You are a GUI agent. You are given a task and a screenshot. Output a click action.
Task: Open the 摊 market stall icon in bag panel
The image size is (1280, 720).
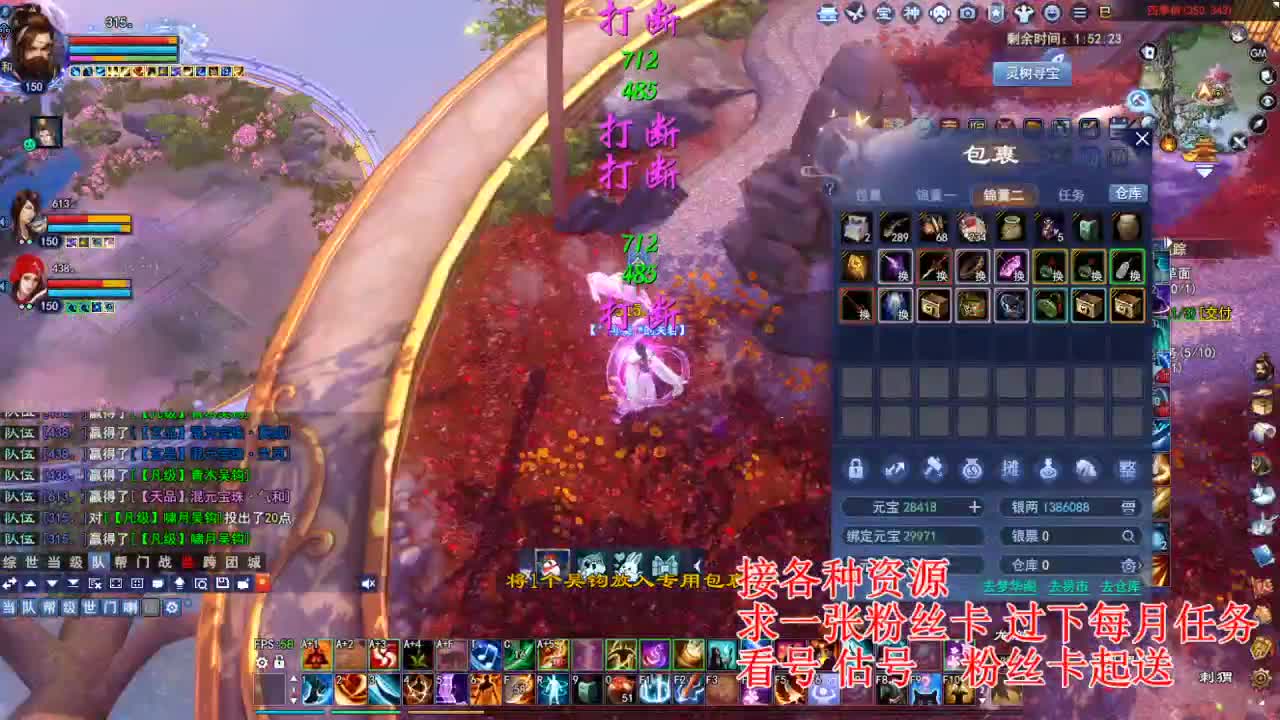1012,470
